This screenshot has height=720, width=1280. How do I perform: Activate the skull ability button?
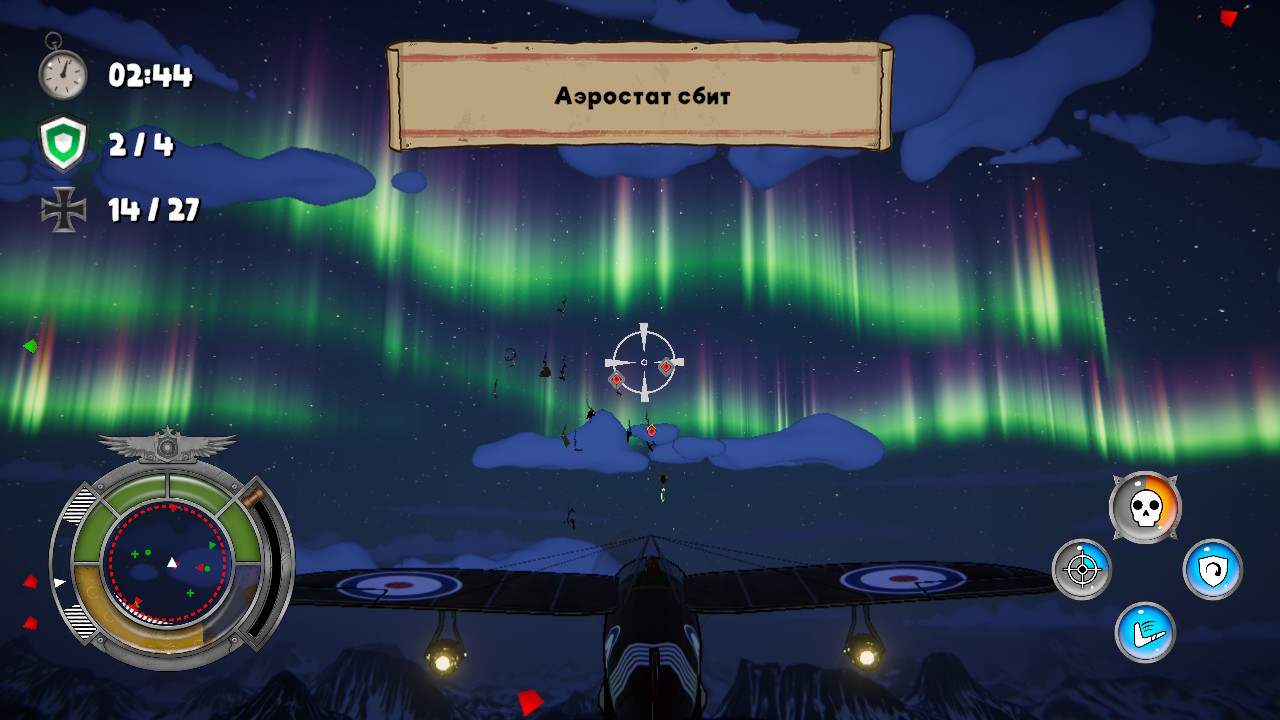(x=1145, y=508)
